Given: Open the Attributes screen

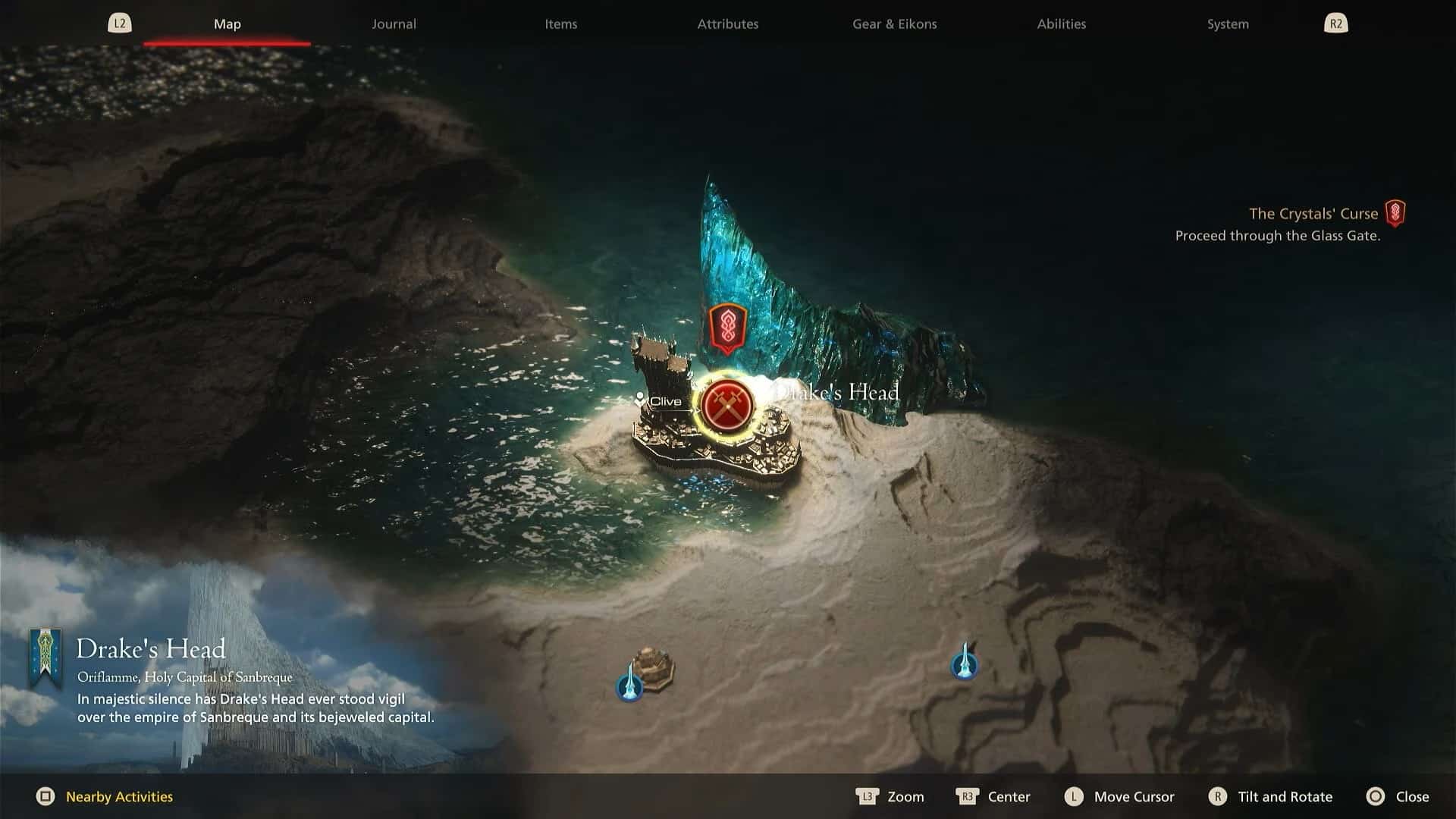Looking at the screenshot, I should [x=727, y=24].
